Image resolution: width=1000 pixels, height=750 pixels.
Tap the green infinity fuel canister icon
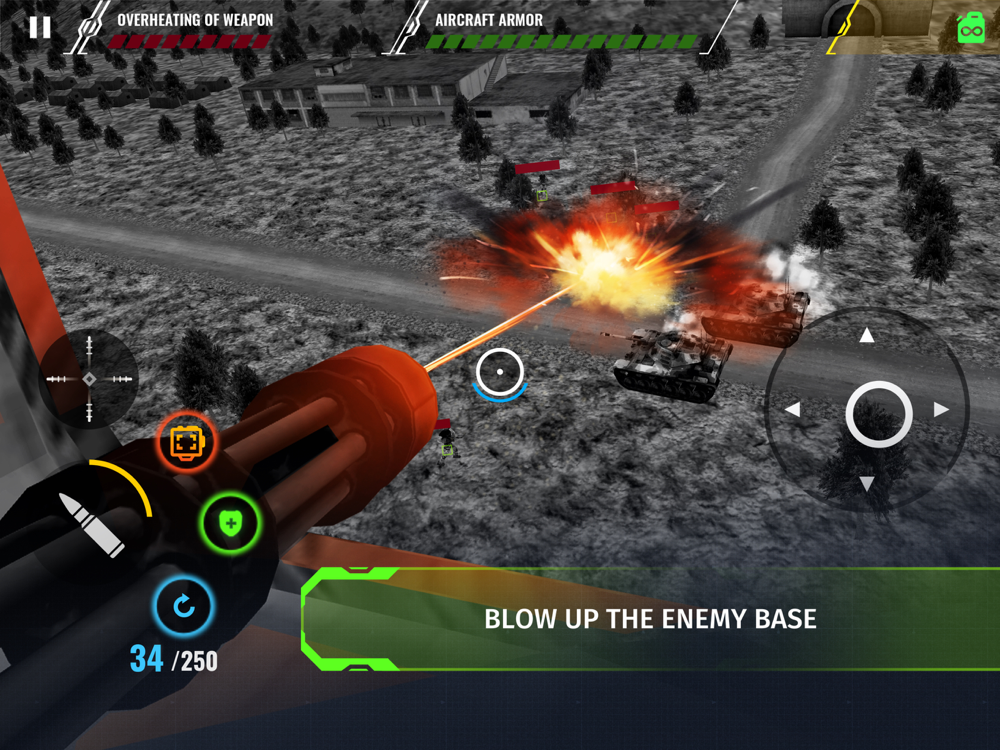click(x=970, y=28)
